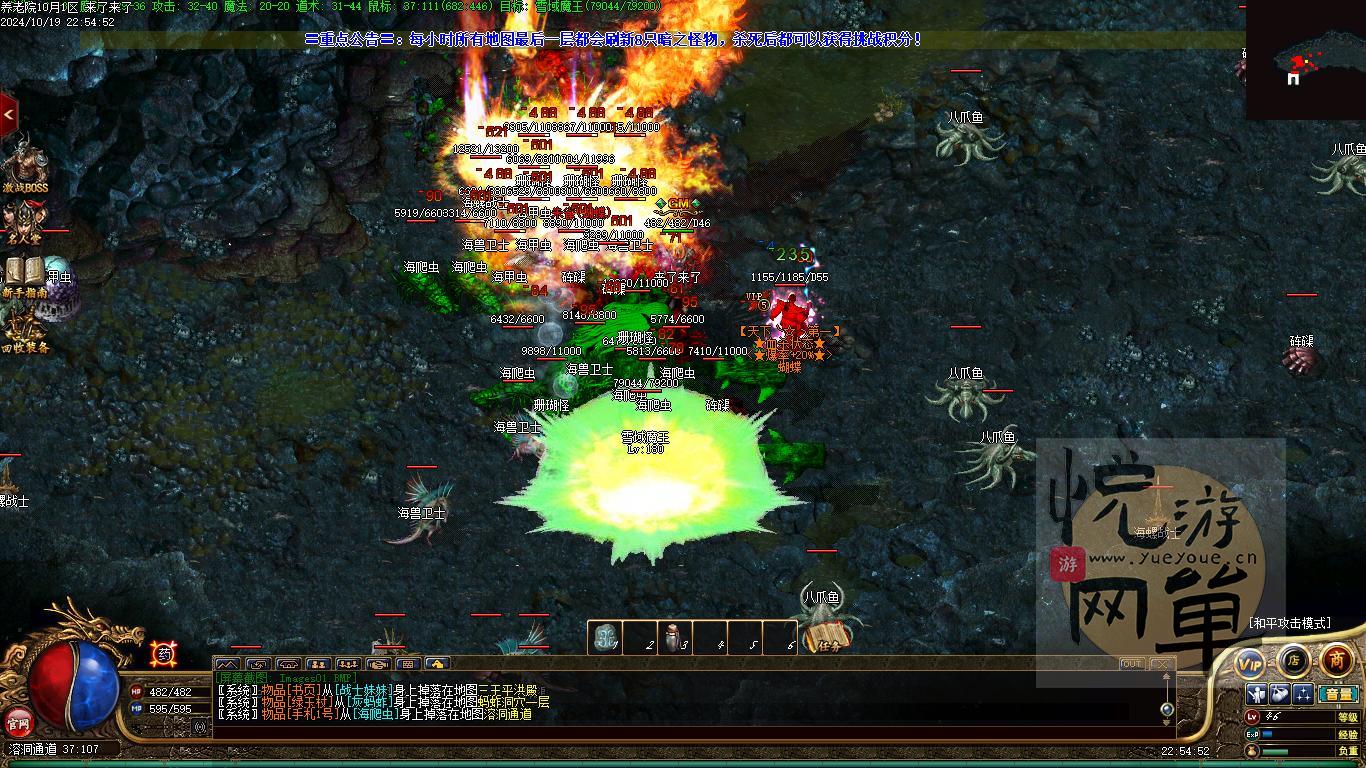Click the OUT button on chat bar
1366x768 pixels.
(x=1131, y=664)
